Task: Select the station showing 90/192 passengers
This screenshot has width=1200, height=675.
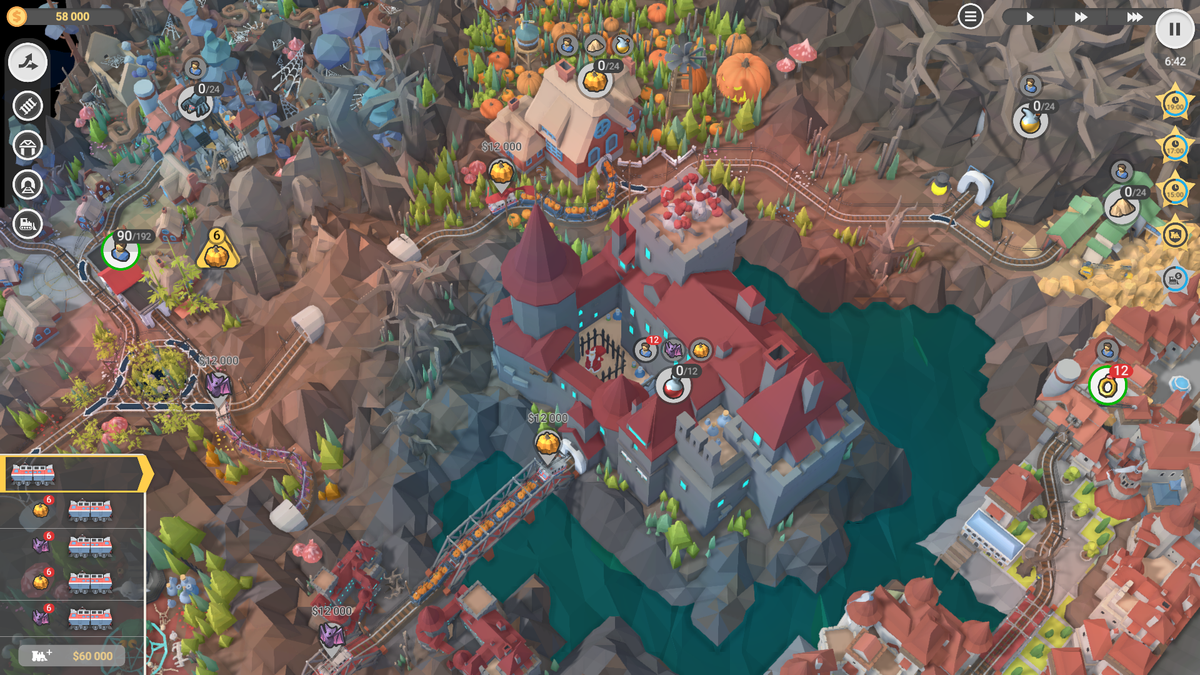Action: (x=121, y=251)
